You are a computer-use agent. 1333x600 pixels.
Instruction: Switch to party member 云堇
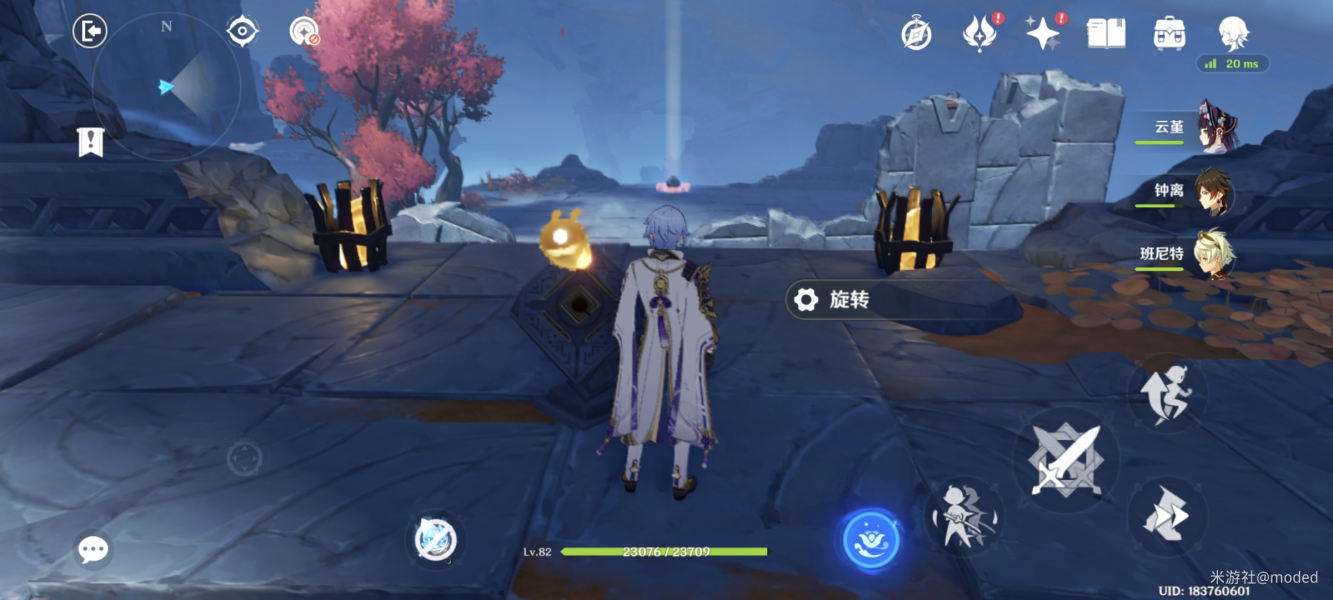point(1212,130)
